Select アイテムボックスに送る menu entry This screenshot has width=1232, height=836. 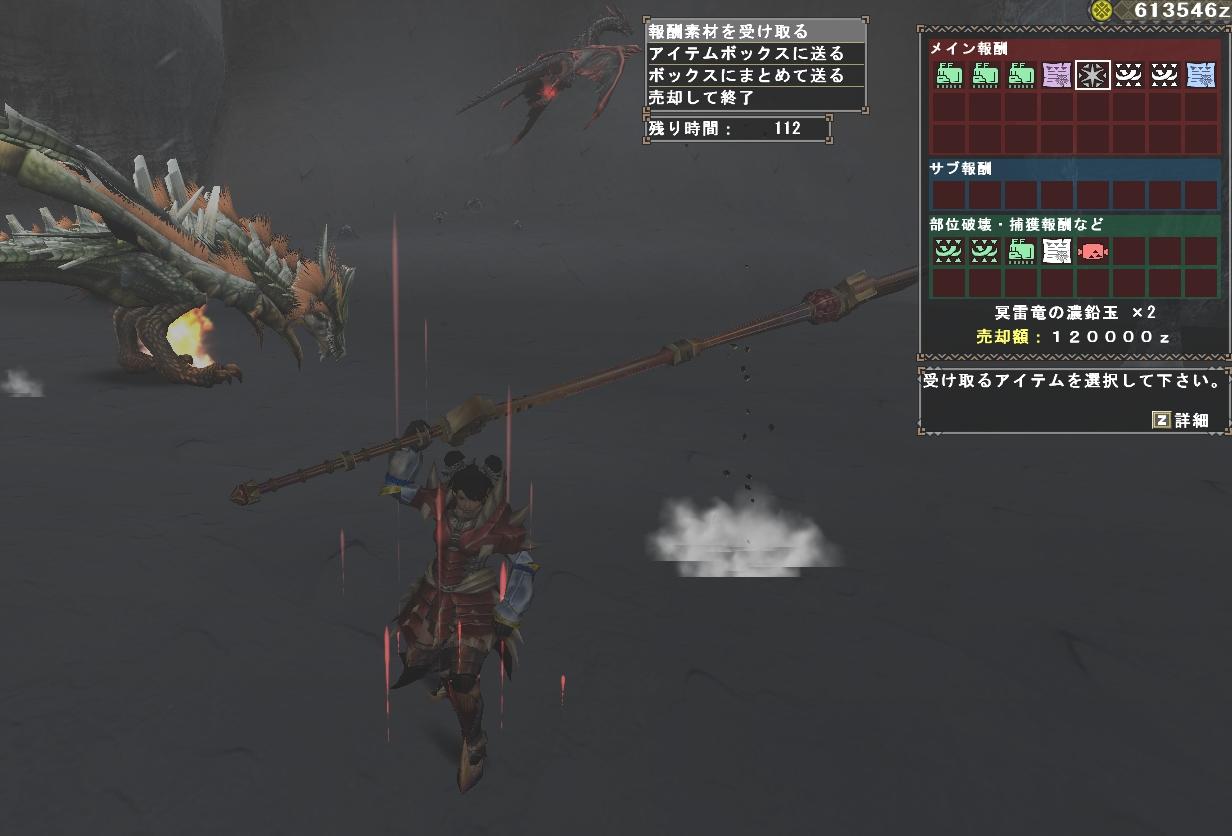(754, 54)
